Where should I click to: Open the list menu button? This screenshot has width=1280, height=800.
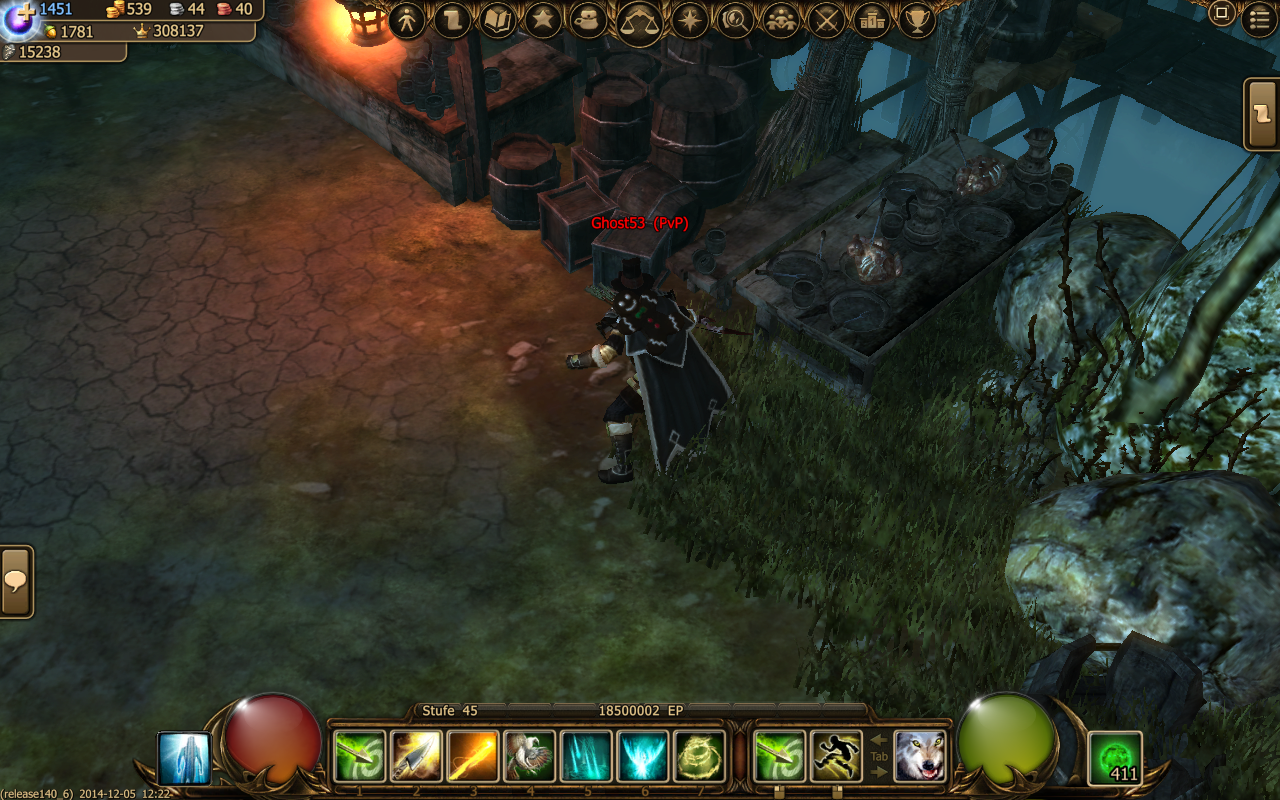coord(1258,19)
